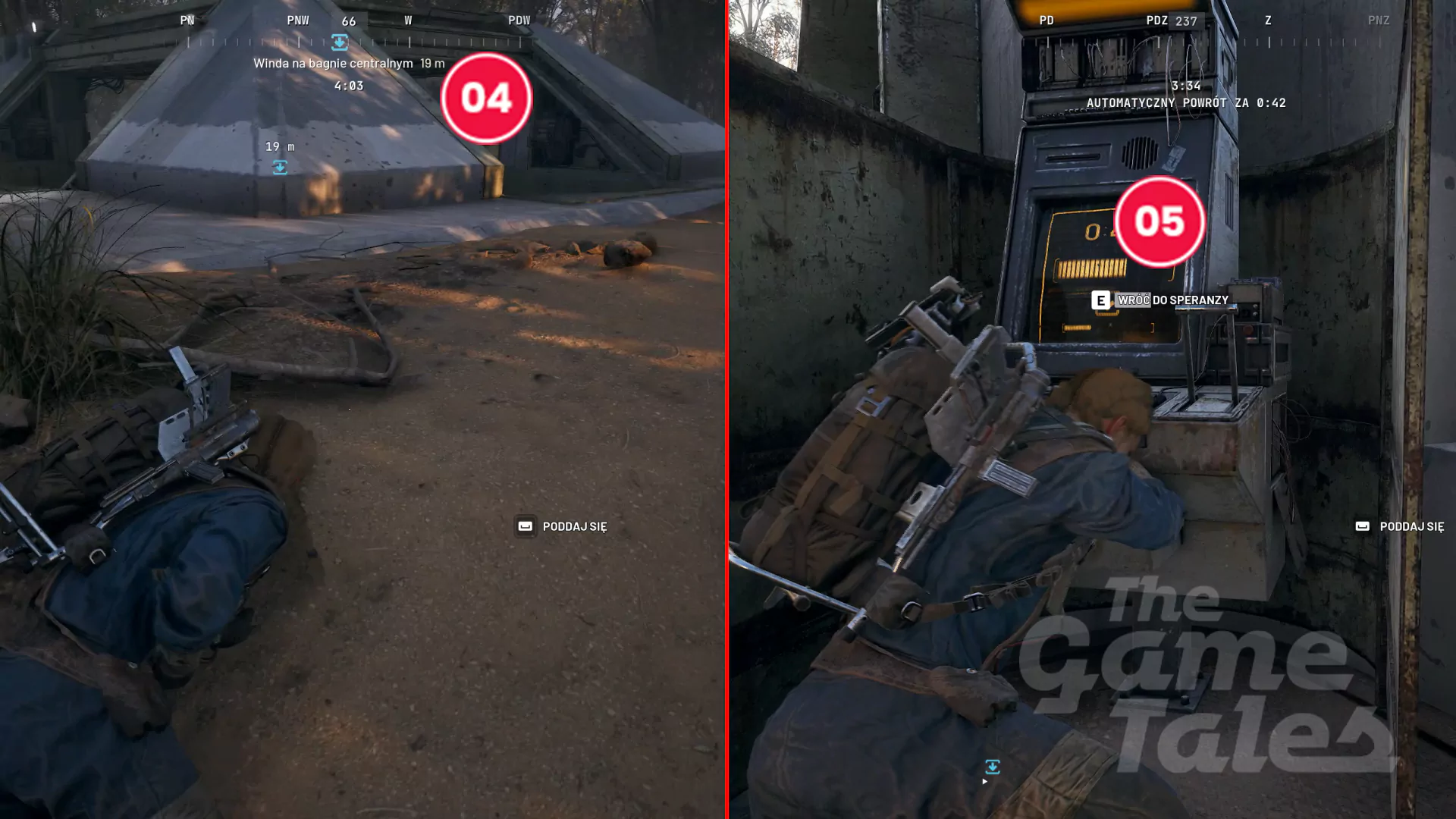The width and height of the screenshot is (1456, 819).
Task: Click the blue elevator waypoint icon on the compass
Action: pyautogui.click(x=340, y=43)
